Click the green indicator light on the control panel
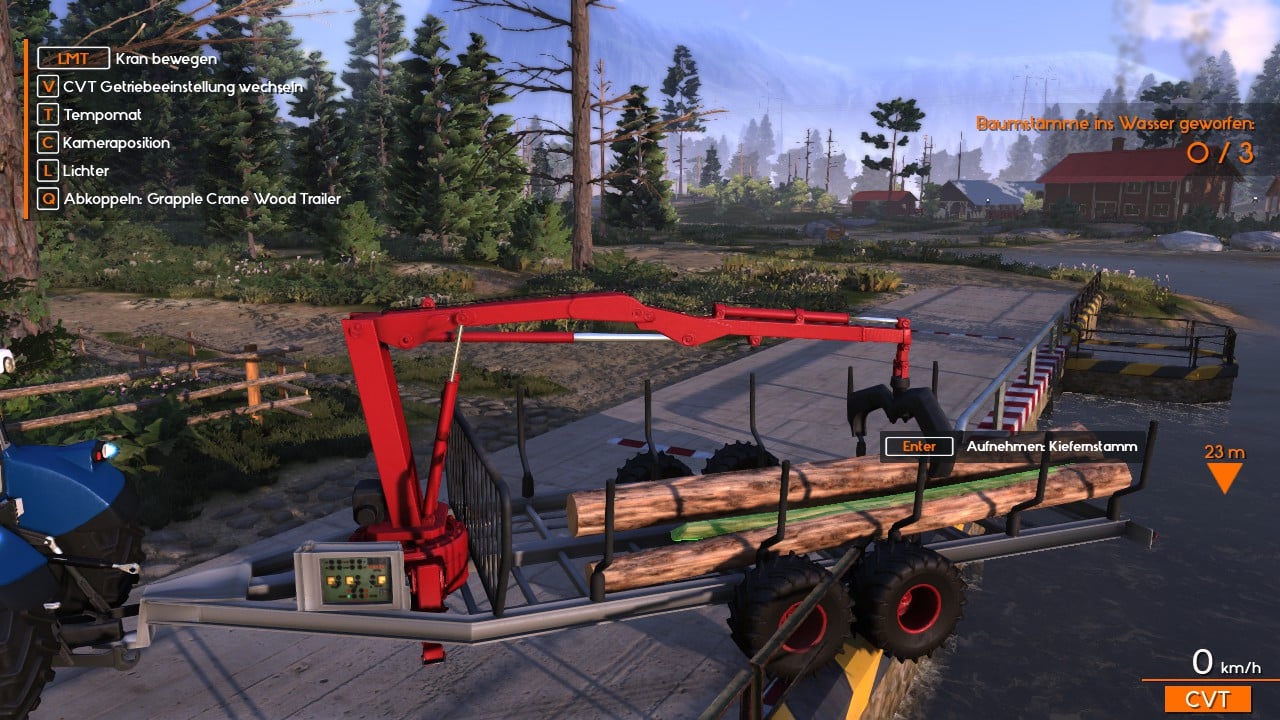This screenshot has height=720, width=1280. [x=349, y=596]
